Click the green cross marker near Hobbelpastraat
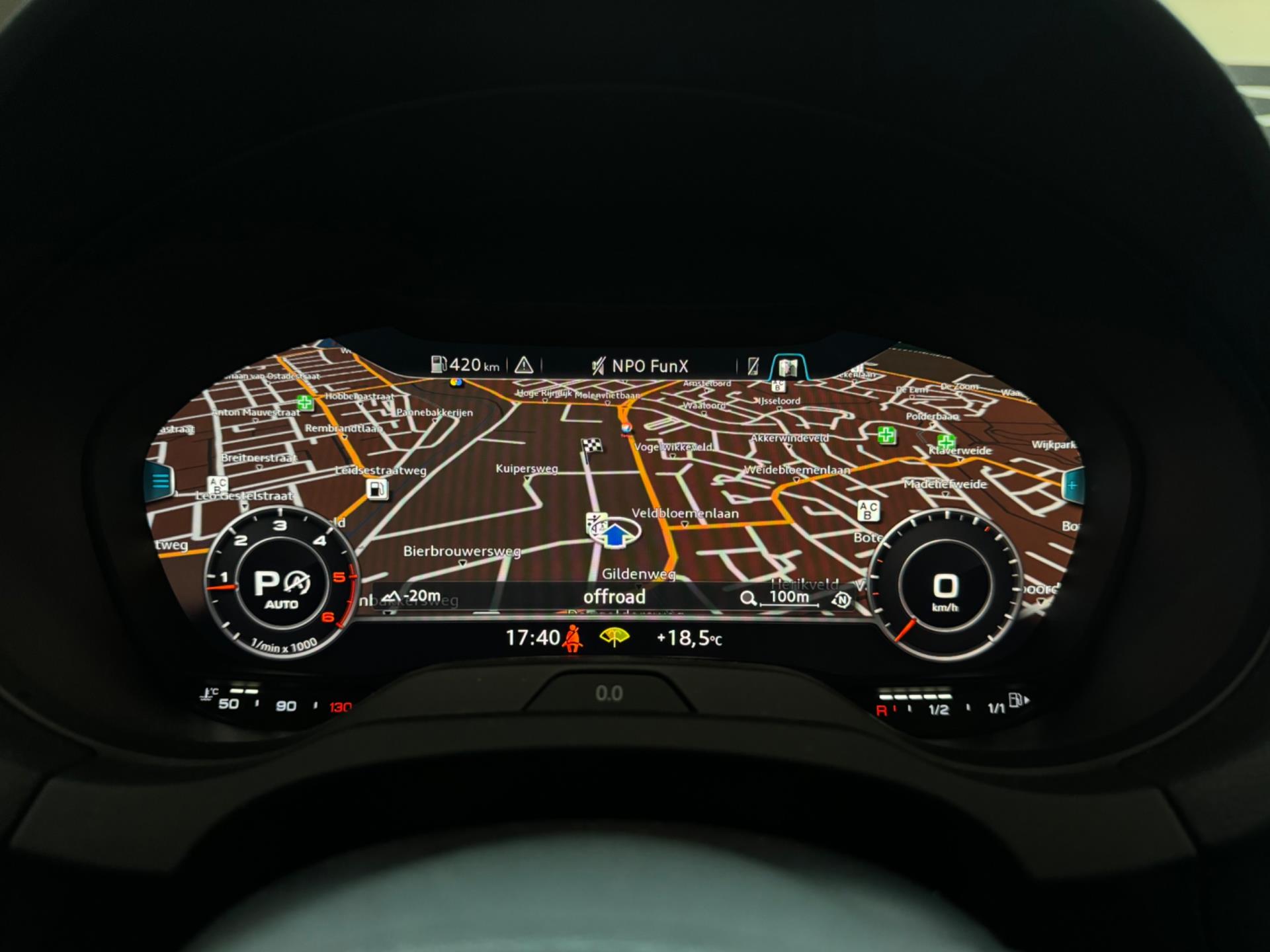1270x952 pixels. [304, 402]
